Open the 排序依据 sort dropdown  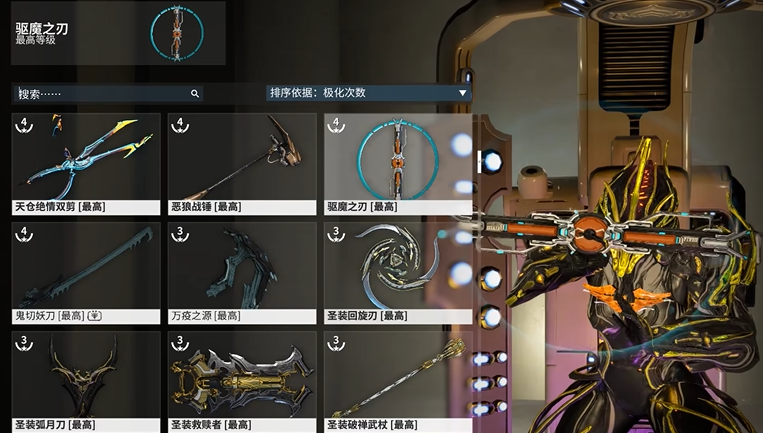368,93
